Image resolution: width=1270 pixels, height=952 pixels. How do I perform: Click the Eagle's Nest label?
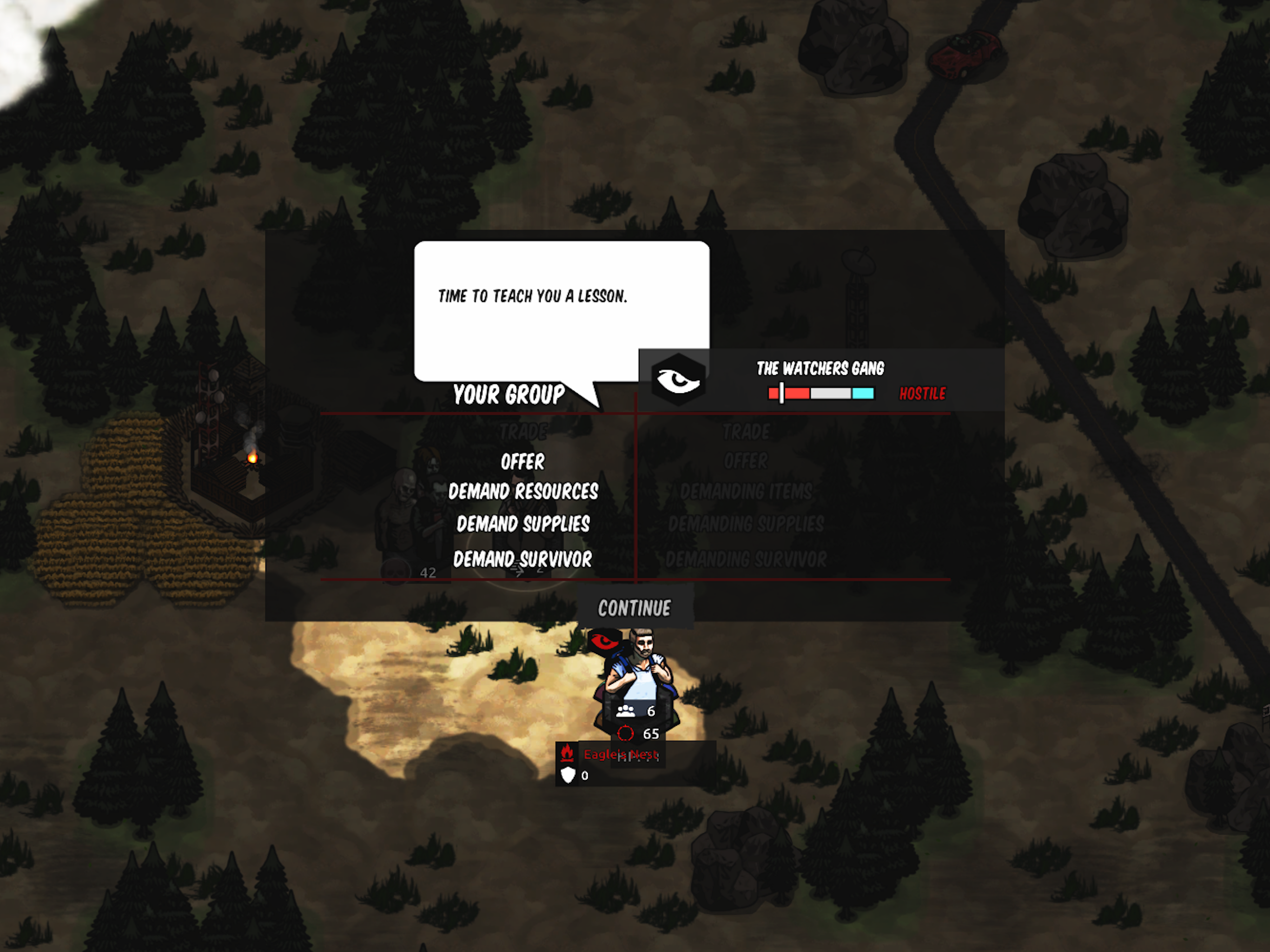(621, 754)
